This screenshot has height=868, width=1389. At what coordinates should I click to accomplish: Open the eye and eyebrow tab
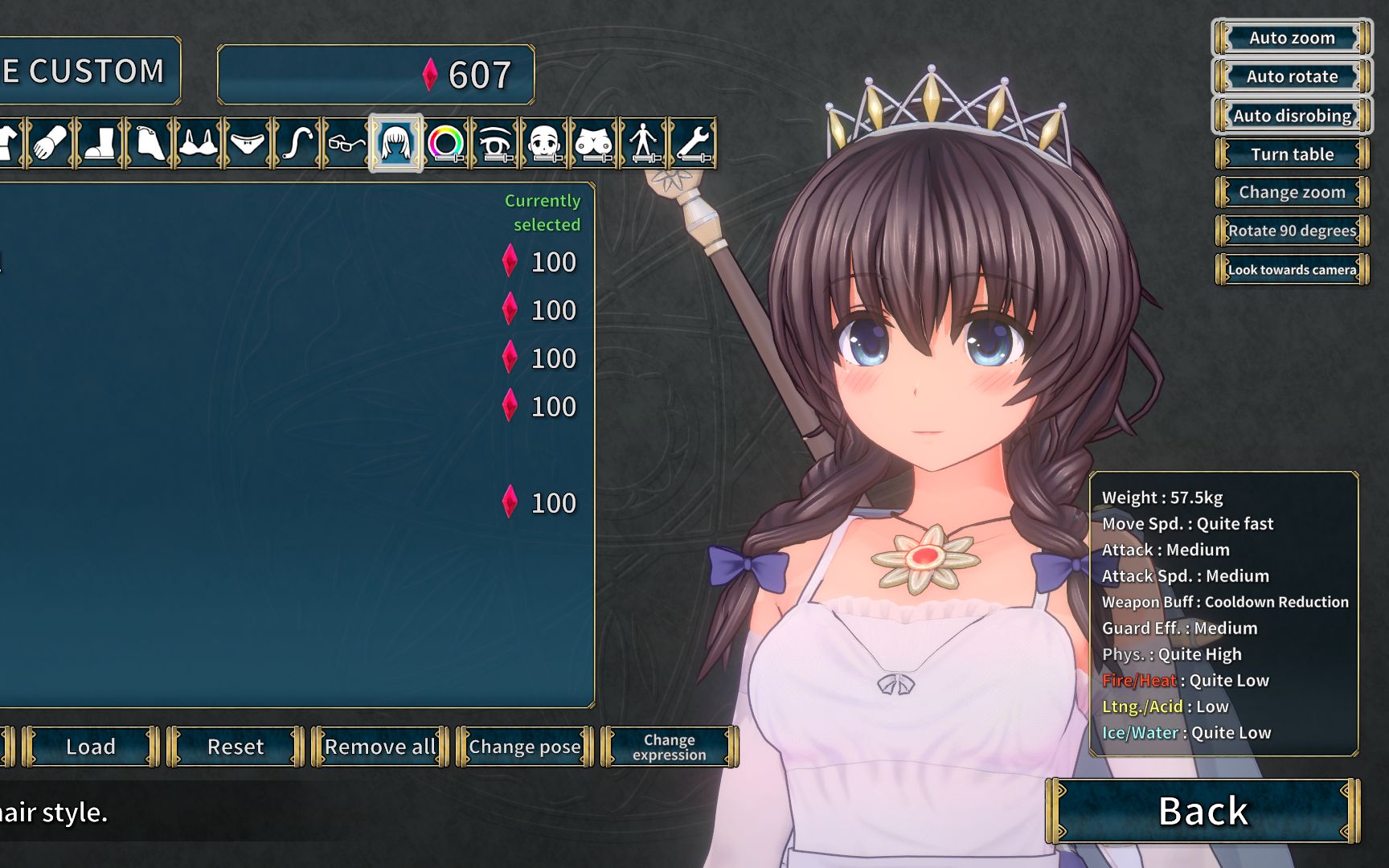pyautogui.click(x=496, y=143)
